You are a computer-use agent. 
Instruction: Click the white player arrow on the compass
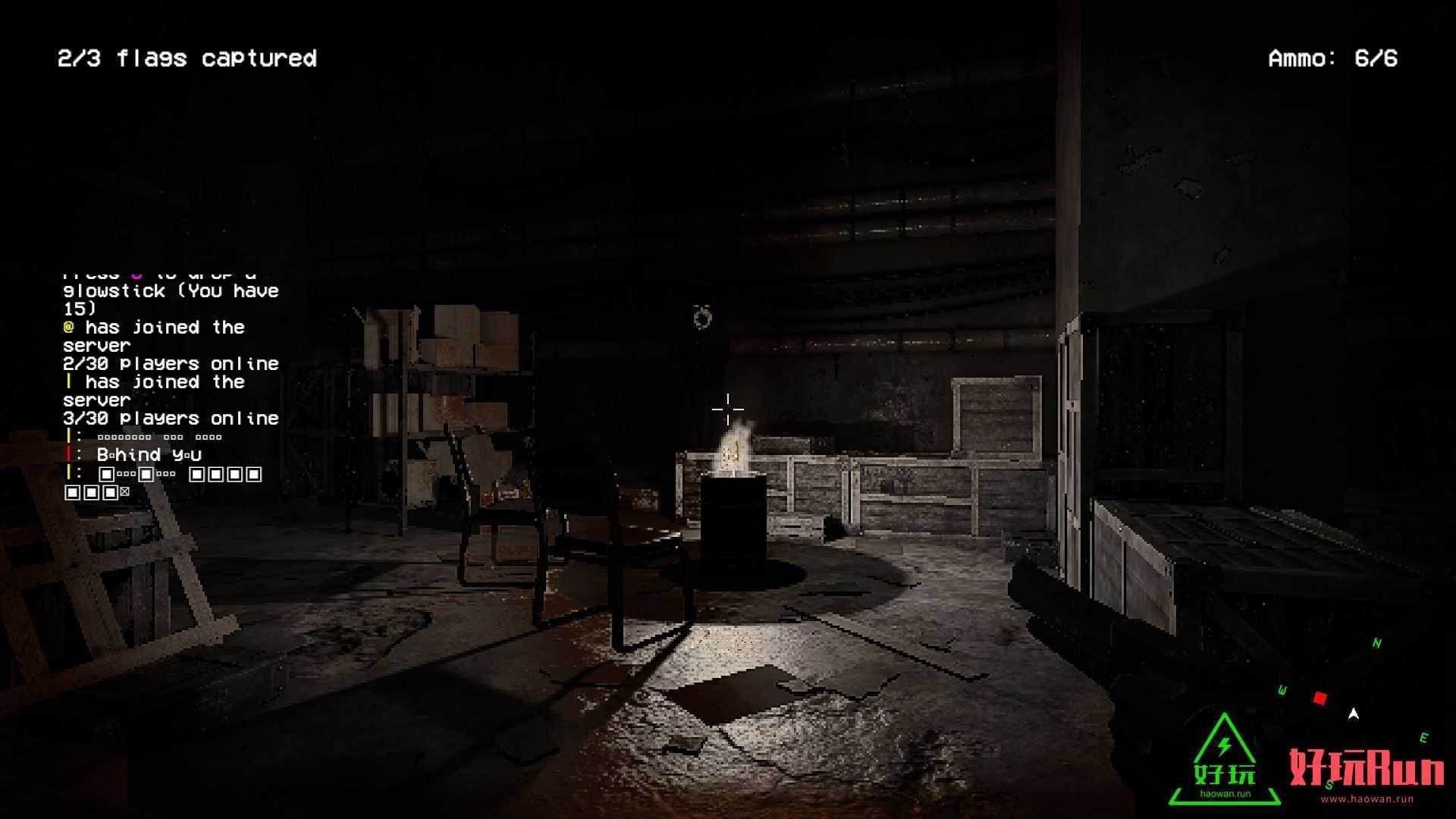coord(1354,714)
